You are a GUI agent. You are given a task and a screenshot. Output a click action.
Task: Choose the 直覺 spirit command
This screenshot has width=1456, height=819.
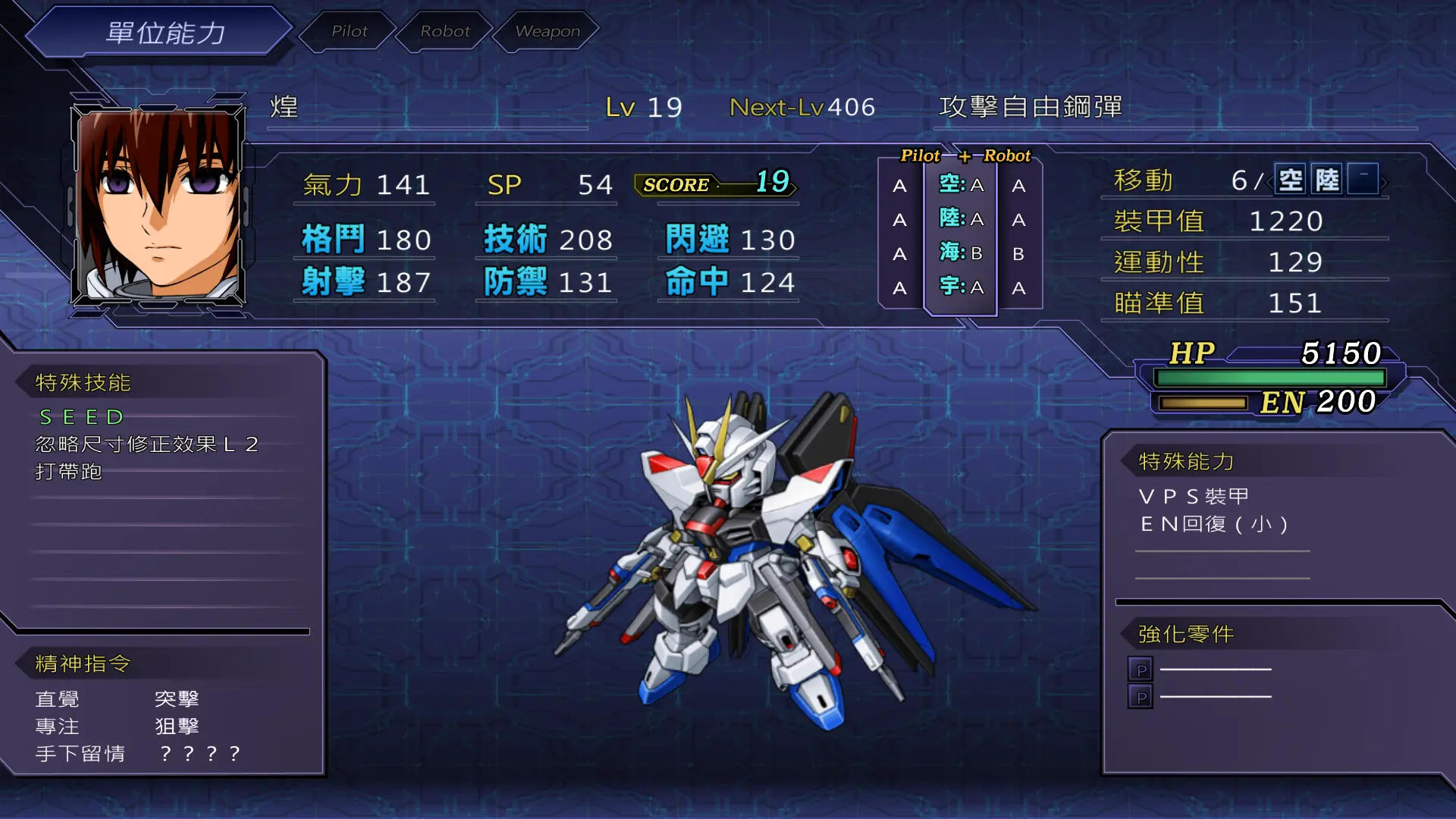click(x=58, y=698)
